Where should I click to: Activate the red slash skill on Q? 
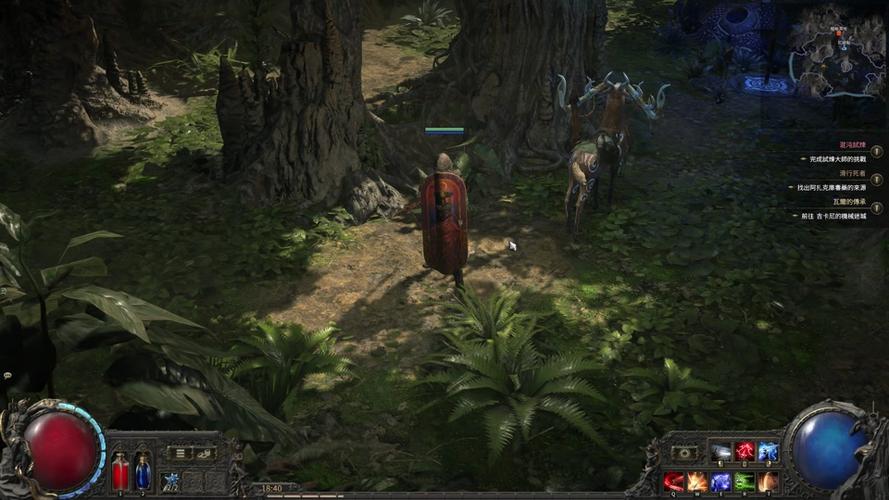(x=674, y=482)
